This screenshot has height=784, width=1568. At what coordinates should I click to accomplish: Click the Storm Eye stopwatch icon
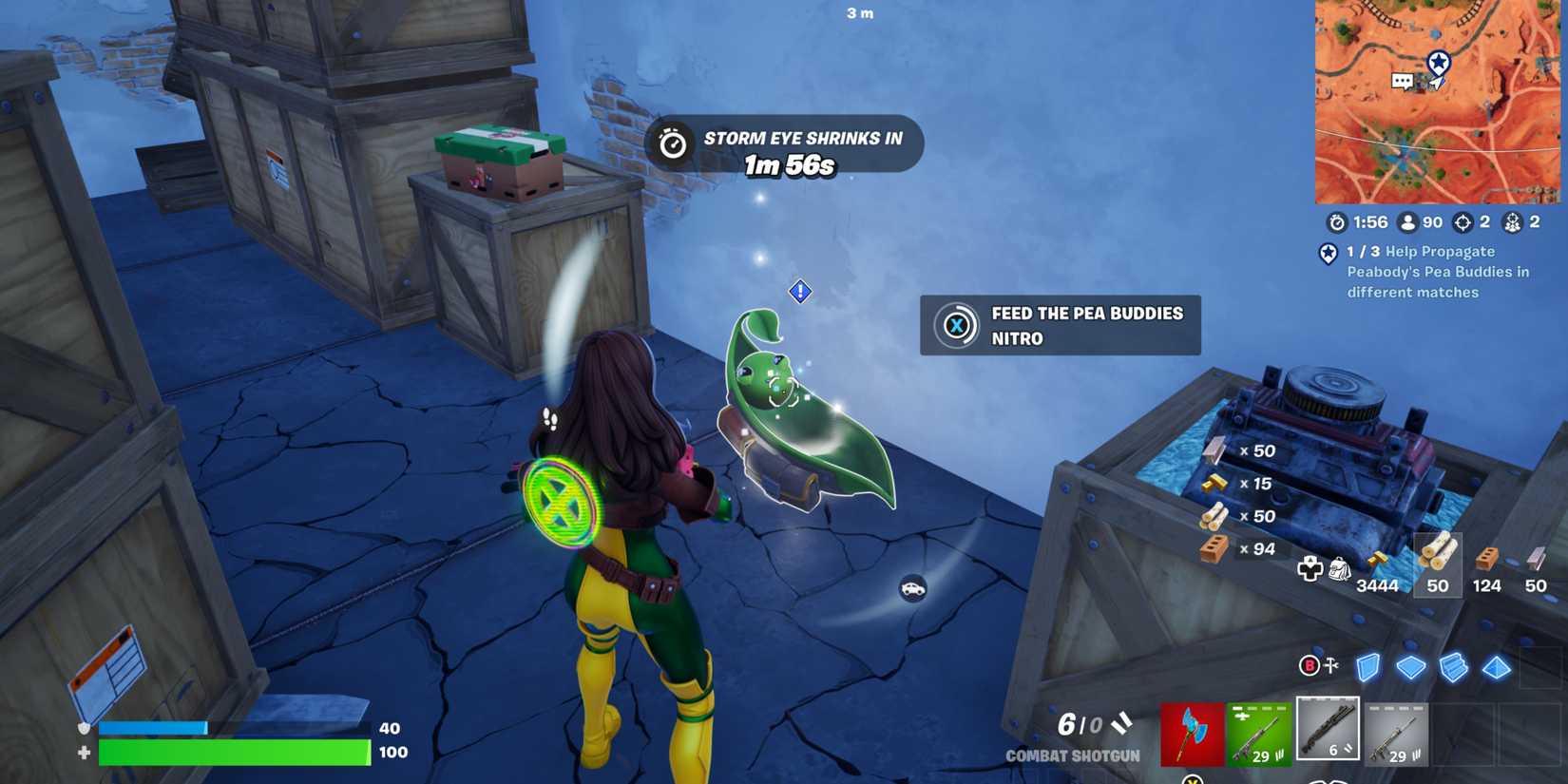[x=676, y=143]
